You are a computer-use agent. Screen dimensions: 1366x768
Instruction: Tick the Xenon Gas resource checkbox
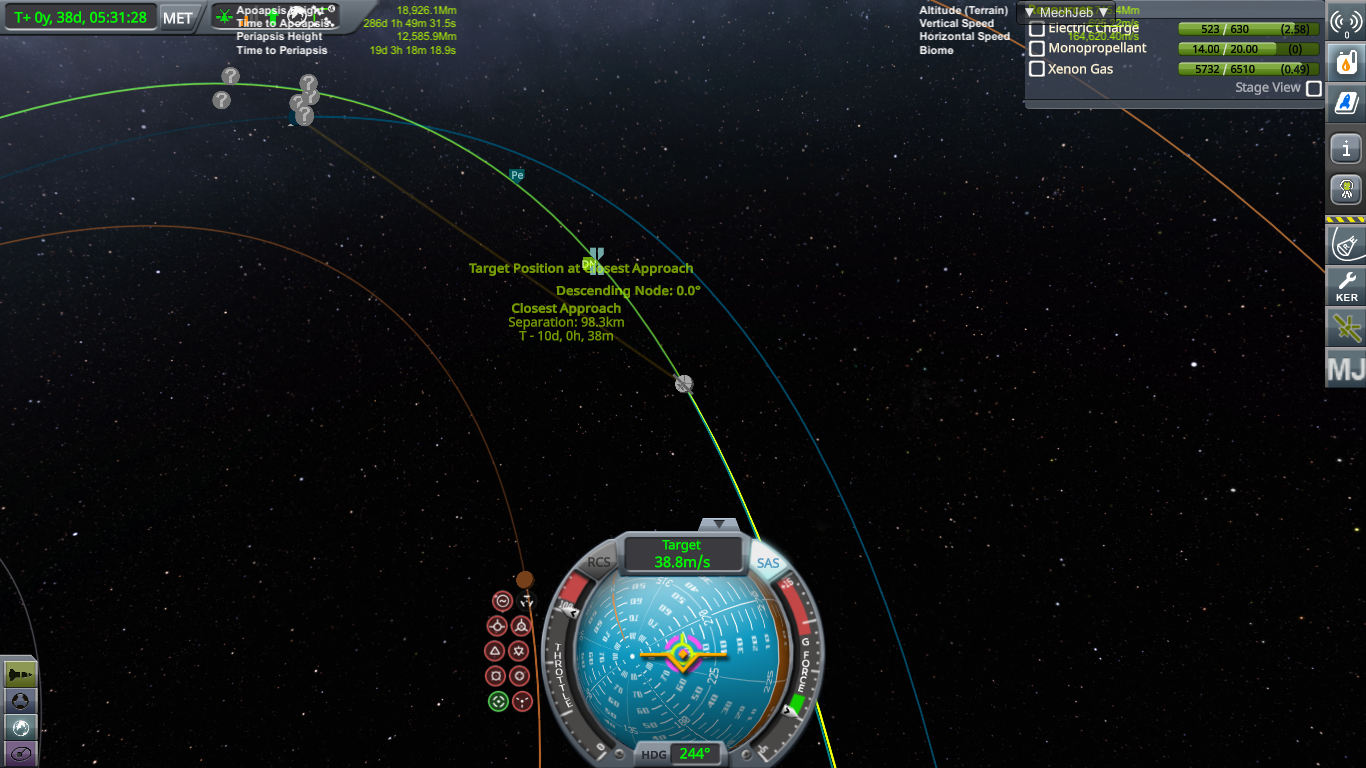click(1037, 69)
